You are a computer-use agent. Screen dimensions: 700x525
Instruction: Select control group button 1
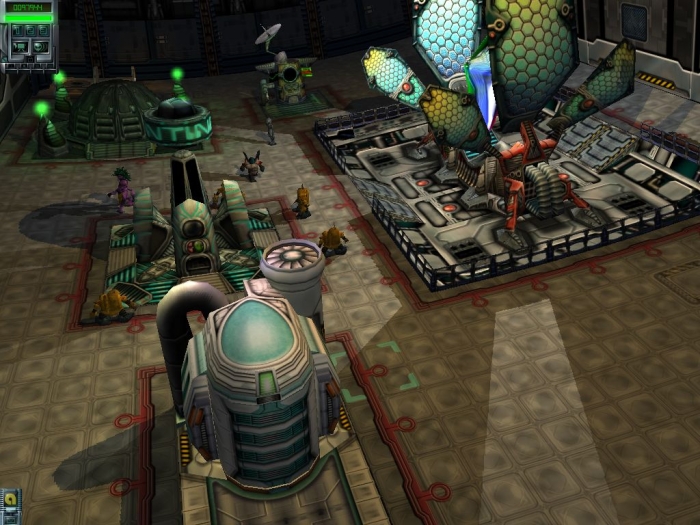coord(17,31)
